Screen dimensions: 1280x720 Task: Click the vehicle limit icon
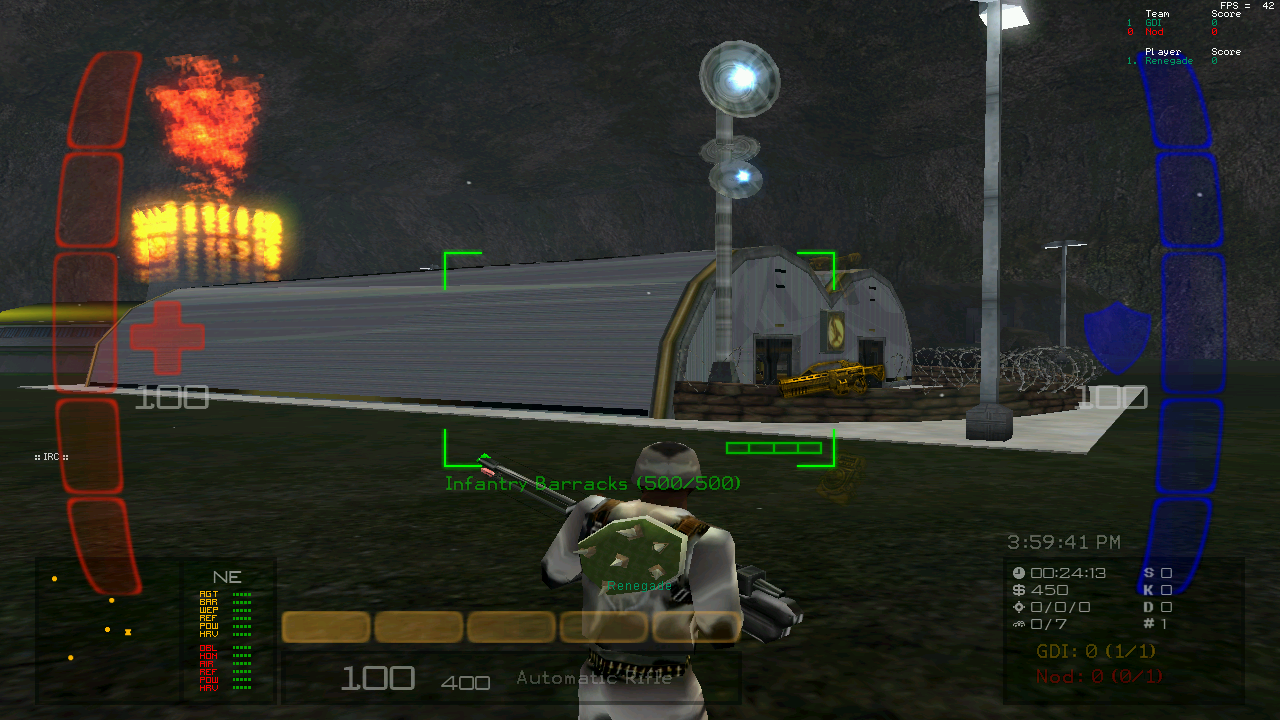1019,624
